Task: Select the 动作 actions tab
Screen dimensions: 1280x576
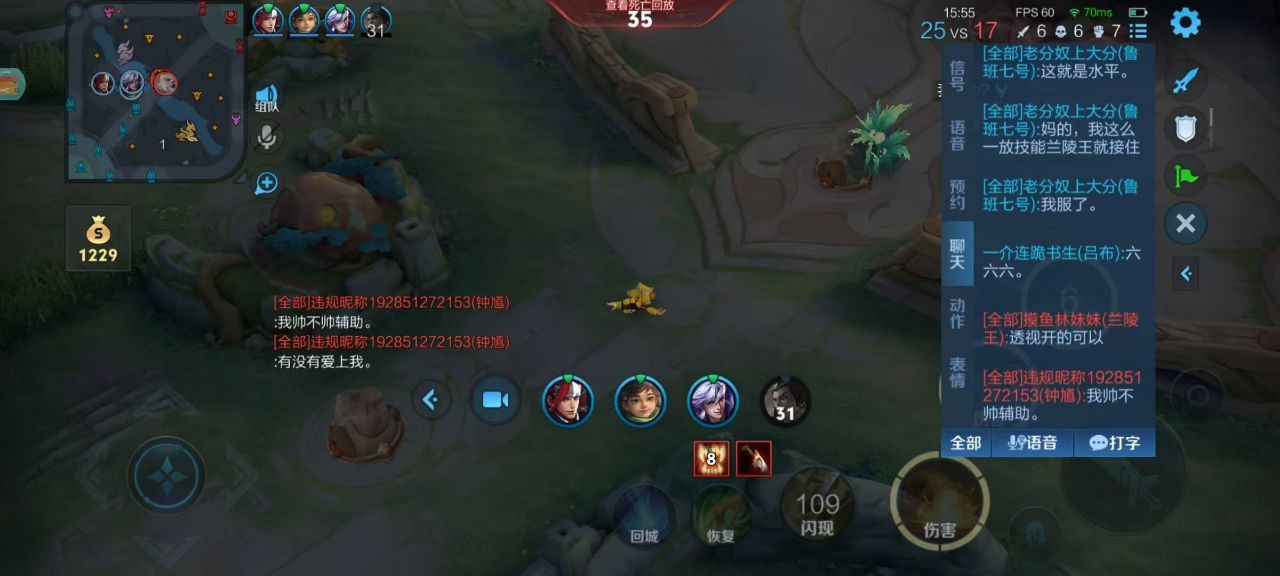Action: pos(957,313)
